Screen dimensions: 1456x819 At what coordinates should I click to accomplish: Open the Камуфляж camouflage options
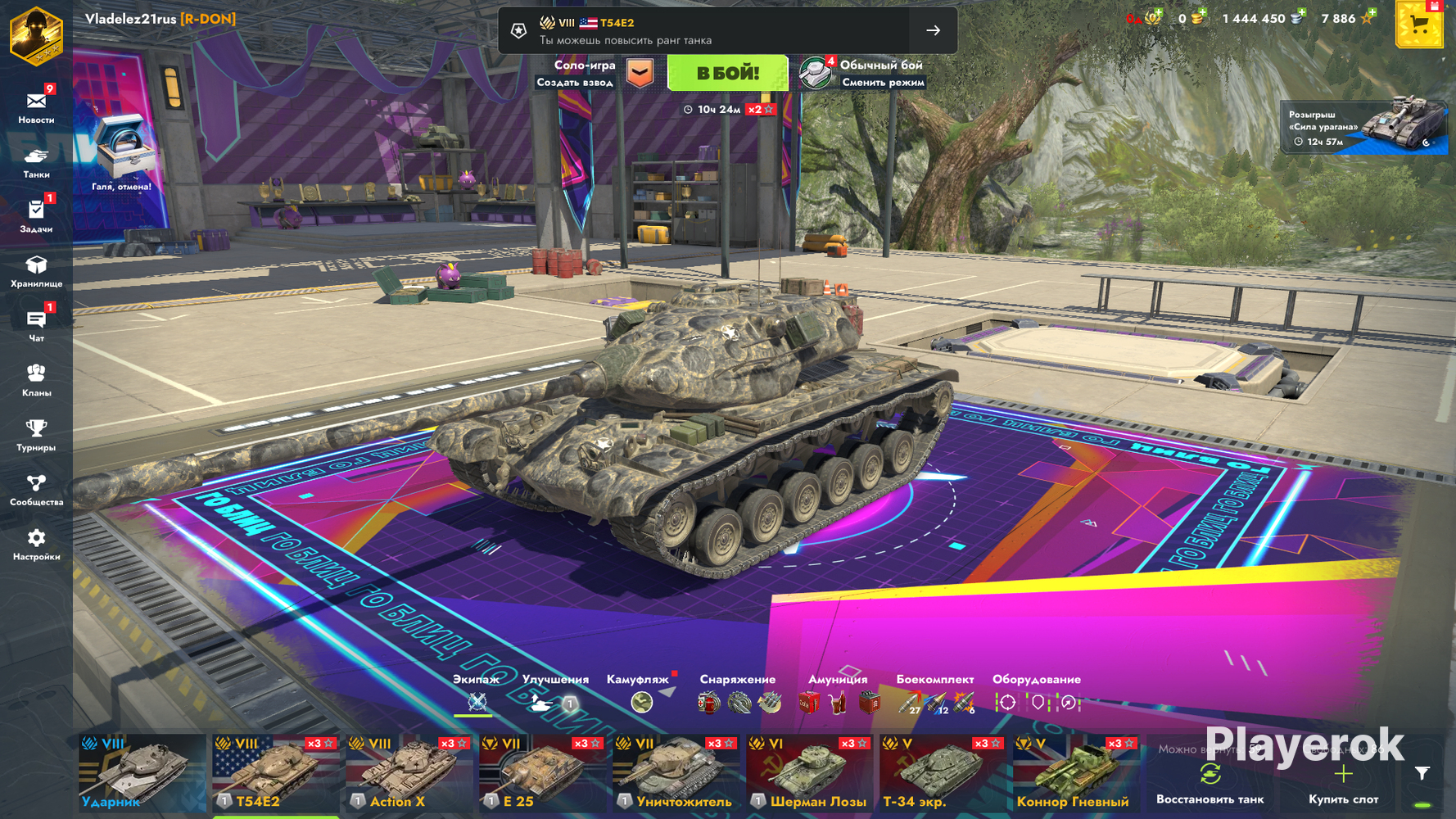pyautogui.click(x=641, y=694)
